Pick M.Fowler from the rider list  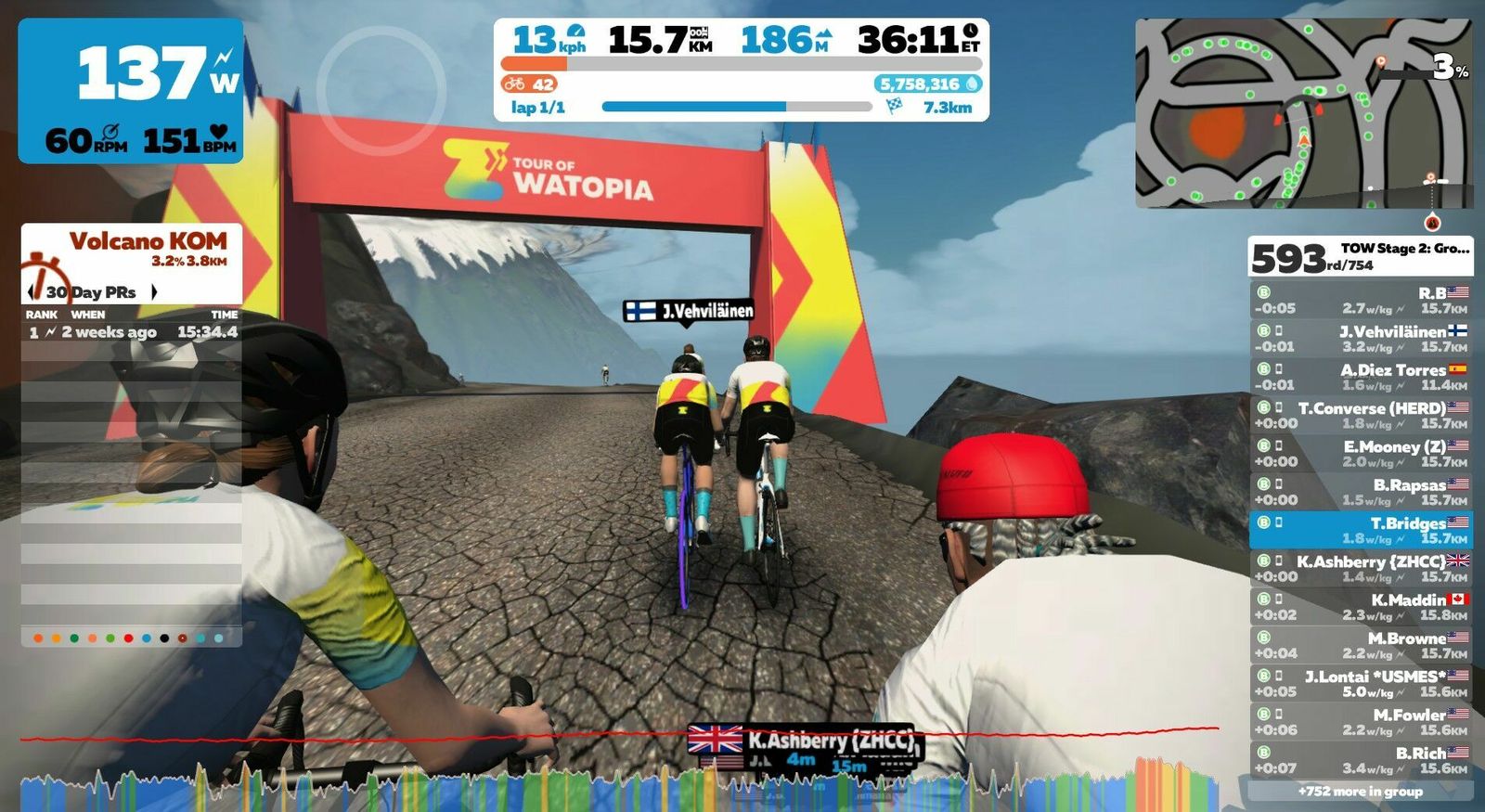(x=1361, y=722)
